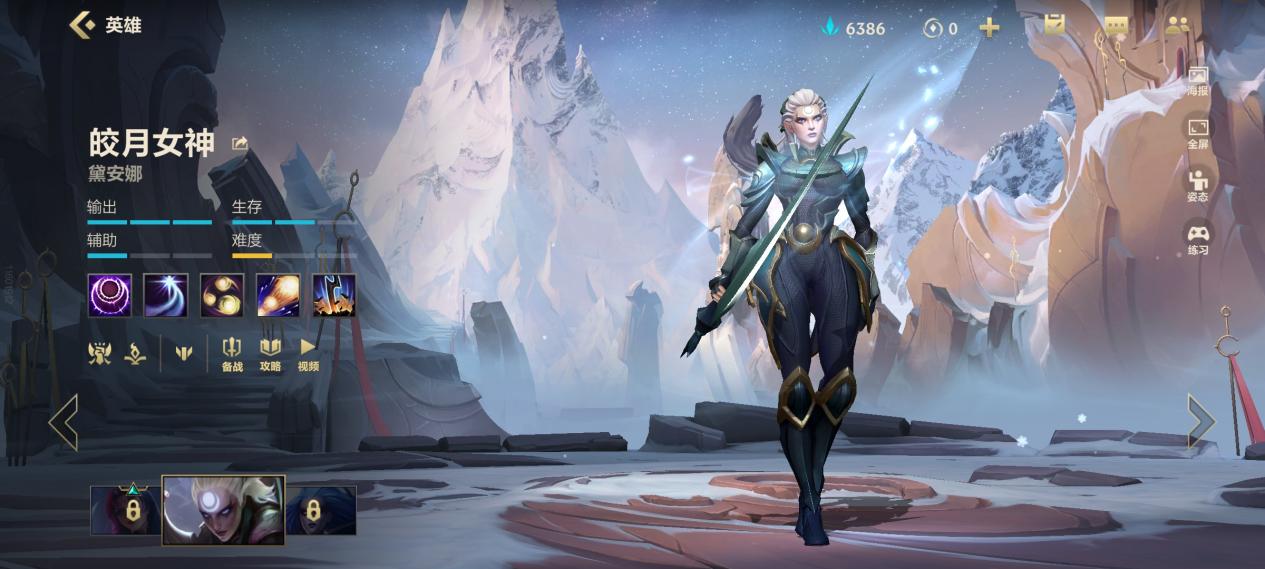1265x569 pixels.
Task: Open the task checklist icon in the top bar
Action: pos(1055,25)
